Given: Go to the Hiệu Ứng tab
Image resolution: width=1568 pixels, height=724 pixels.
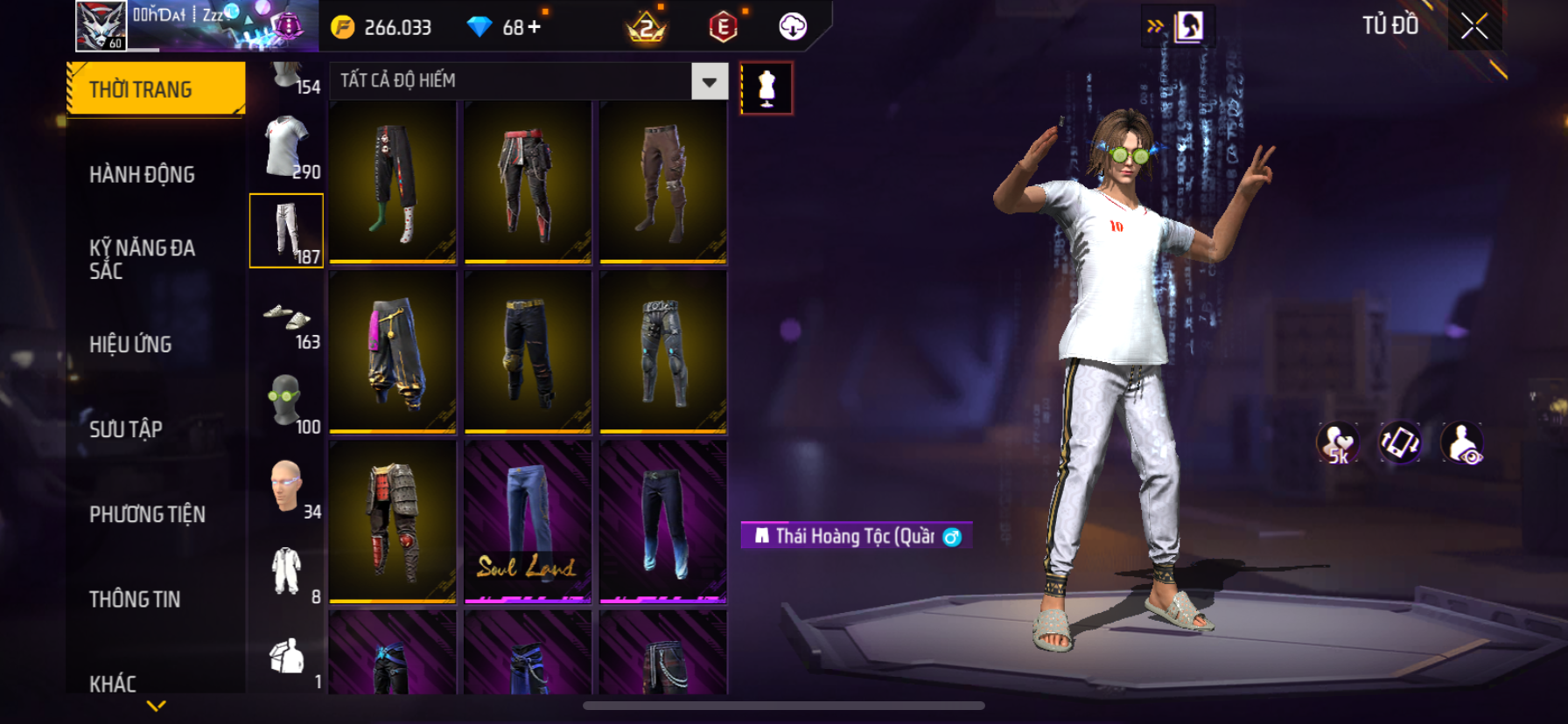Looking at the screenshot, I should click(130, 345).
